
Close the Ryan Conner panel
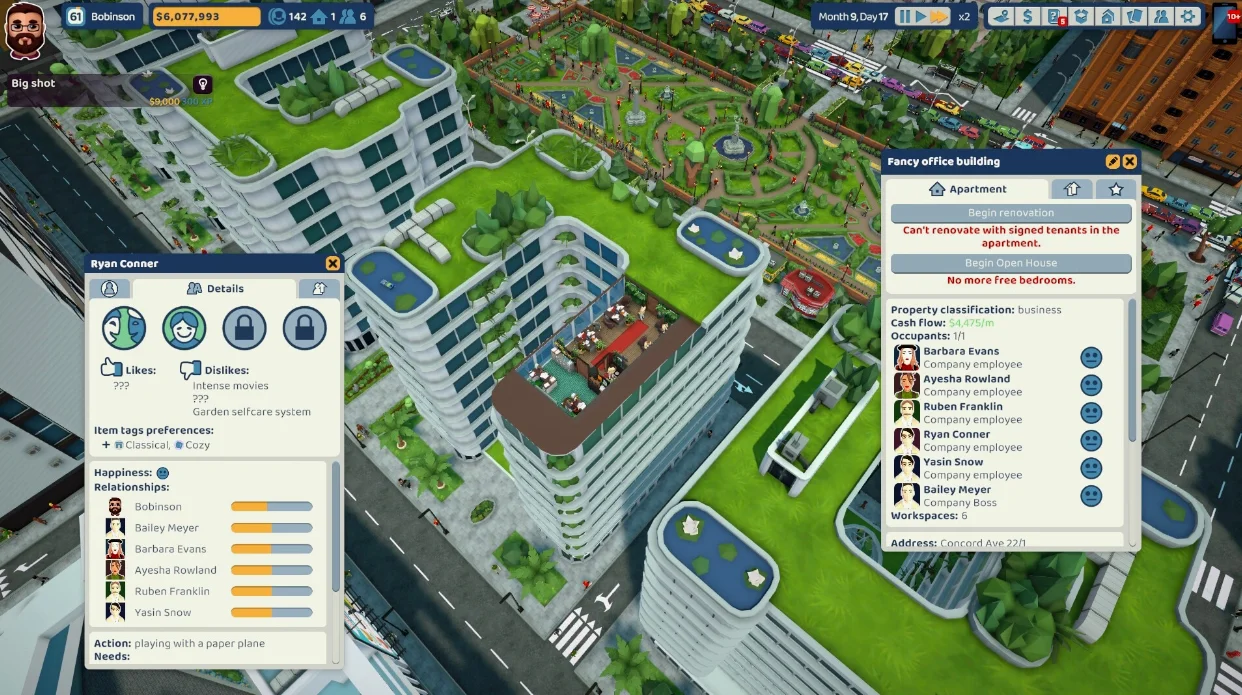332,264
